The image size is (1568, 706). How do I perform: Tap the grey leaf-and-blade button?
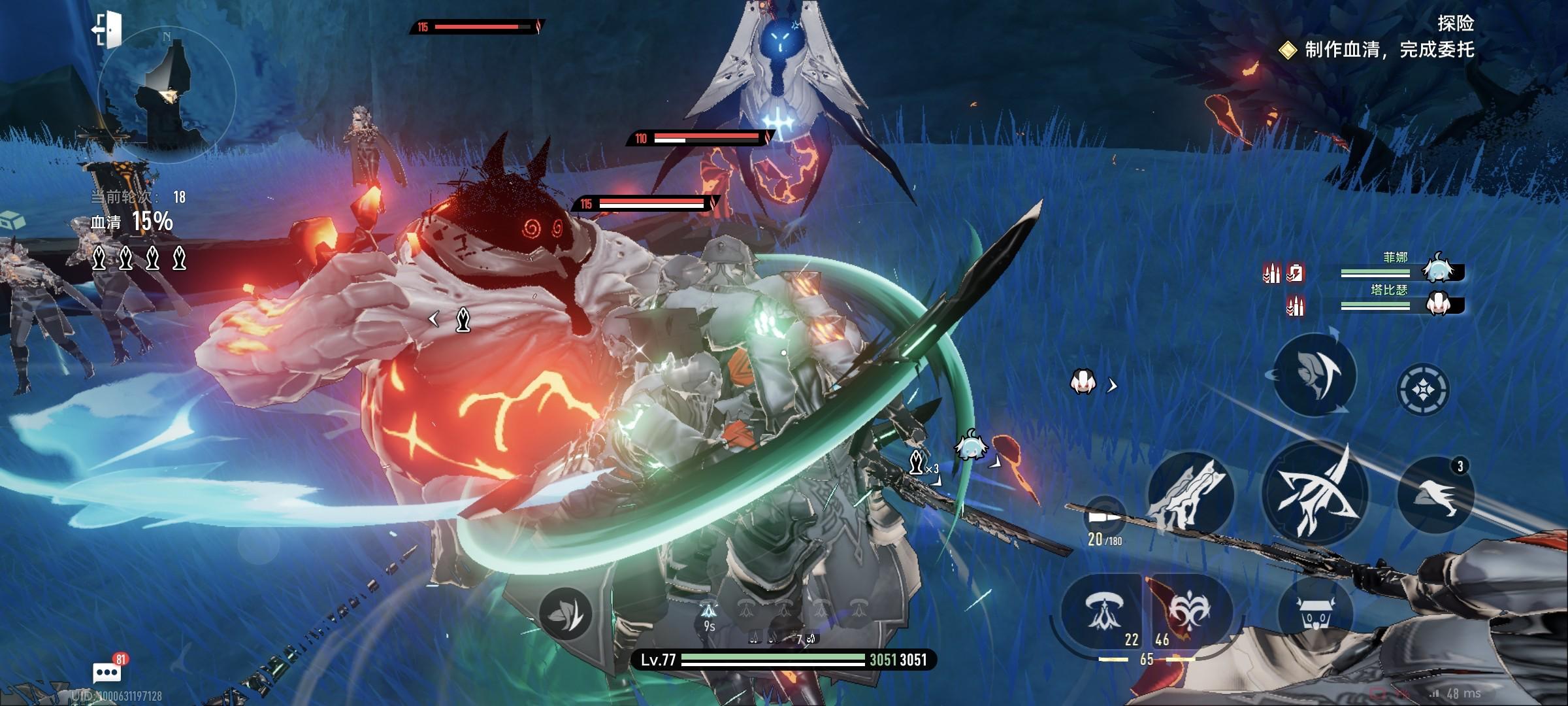pos(565,613)
